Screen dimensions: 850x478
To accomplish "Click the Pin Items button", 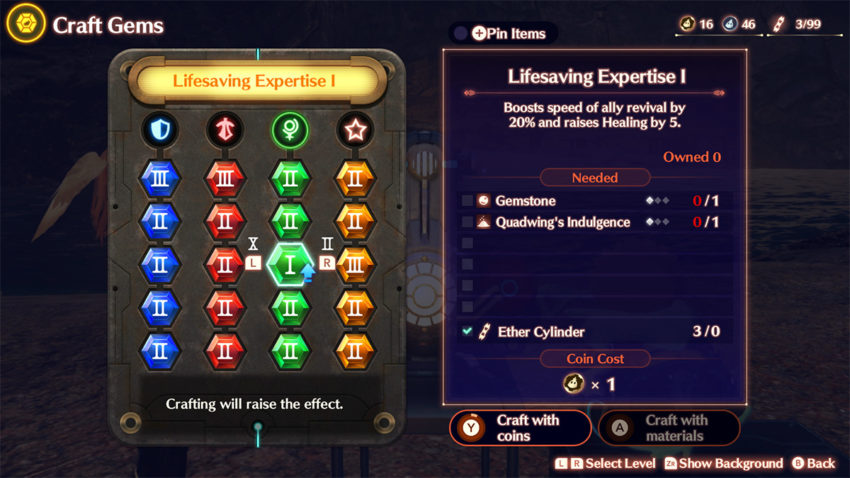I will [503, 33].
